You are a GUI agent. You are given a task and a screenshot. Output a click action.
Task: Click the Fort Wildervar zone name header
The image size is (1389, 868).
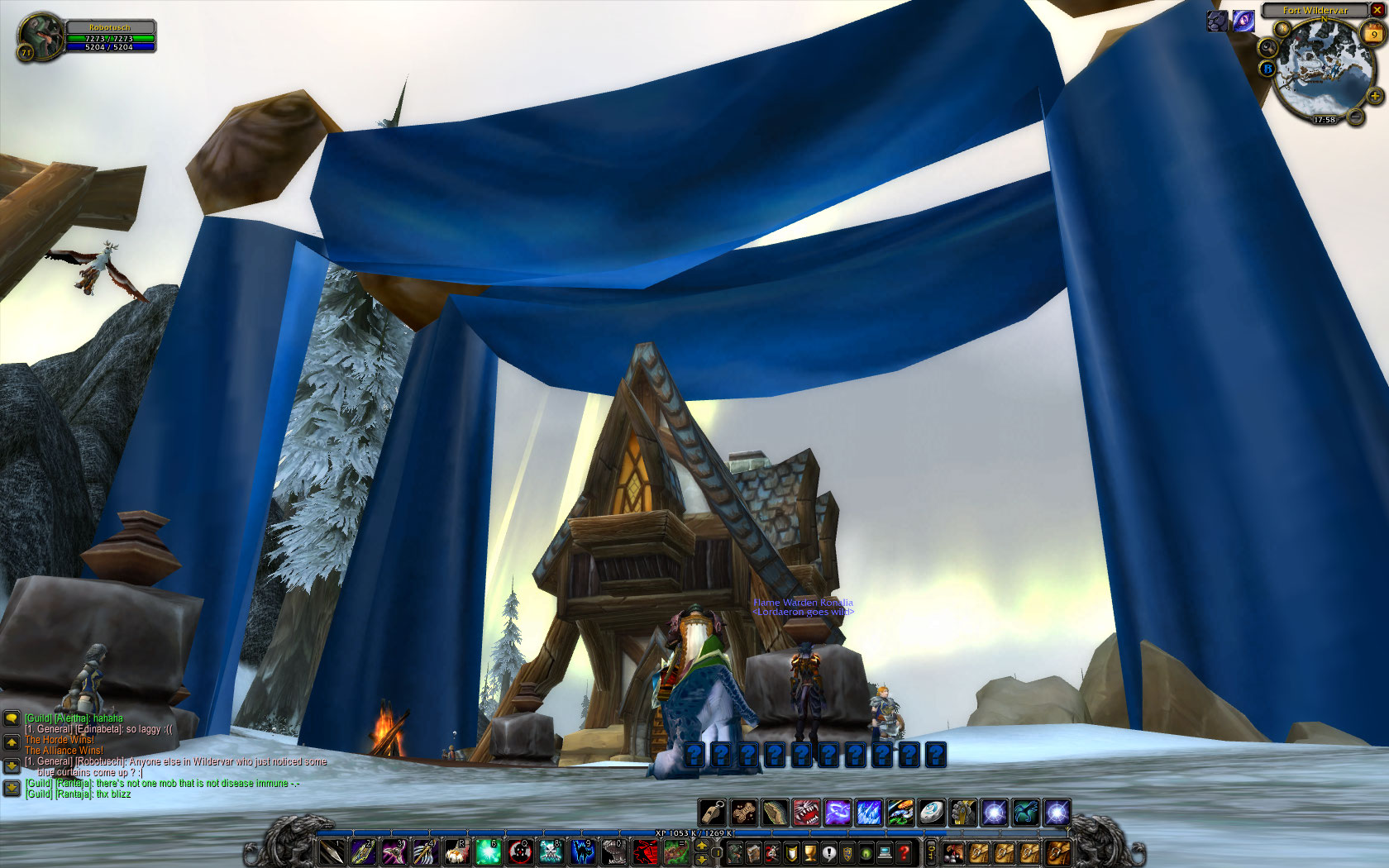[x=1315, y=11]
